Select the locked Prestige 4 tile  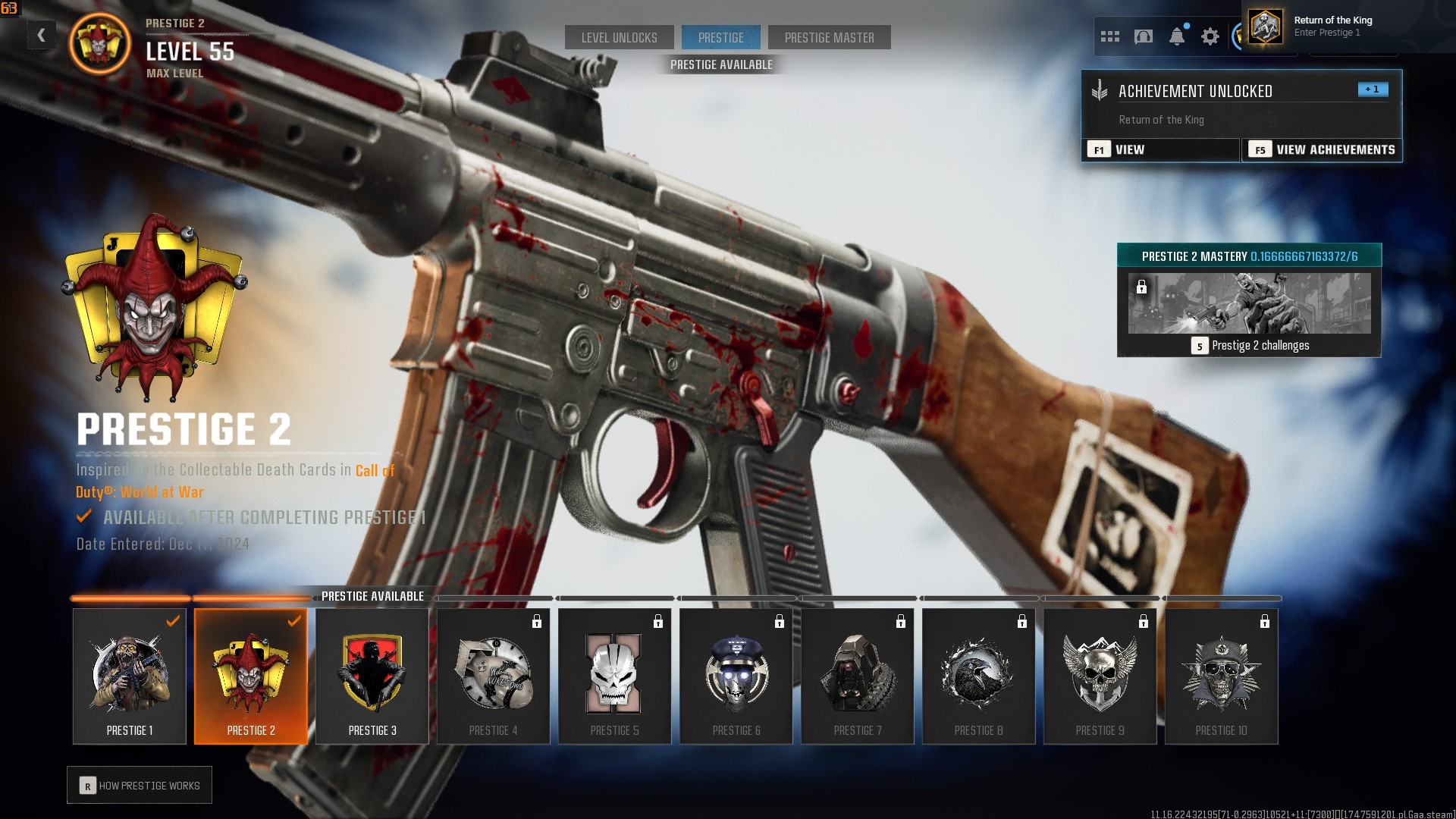click(x=494, y=676)
